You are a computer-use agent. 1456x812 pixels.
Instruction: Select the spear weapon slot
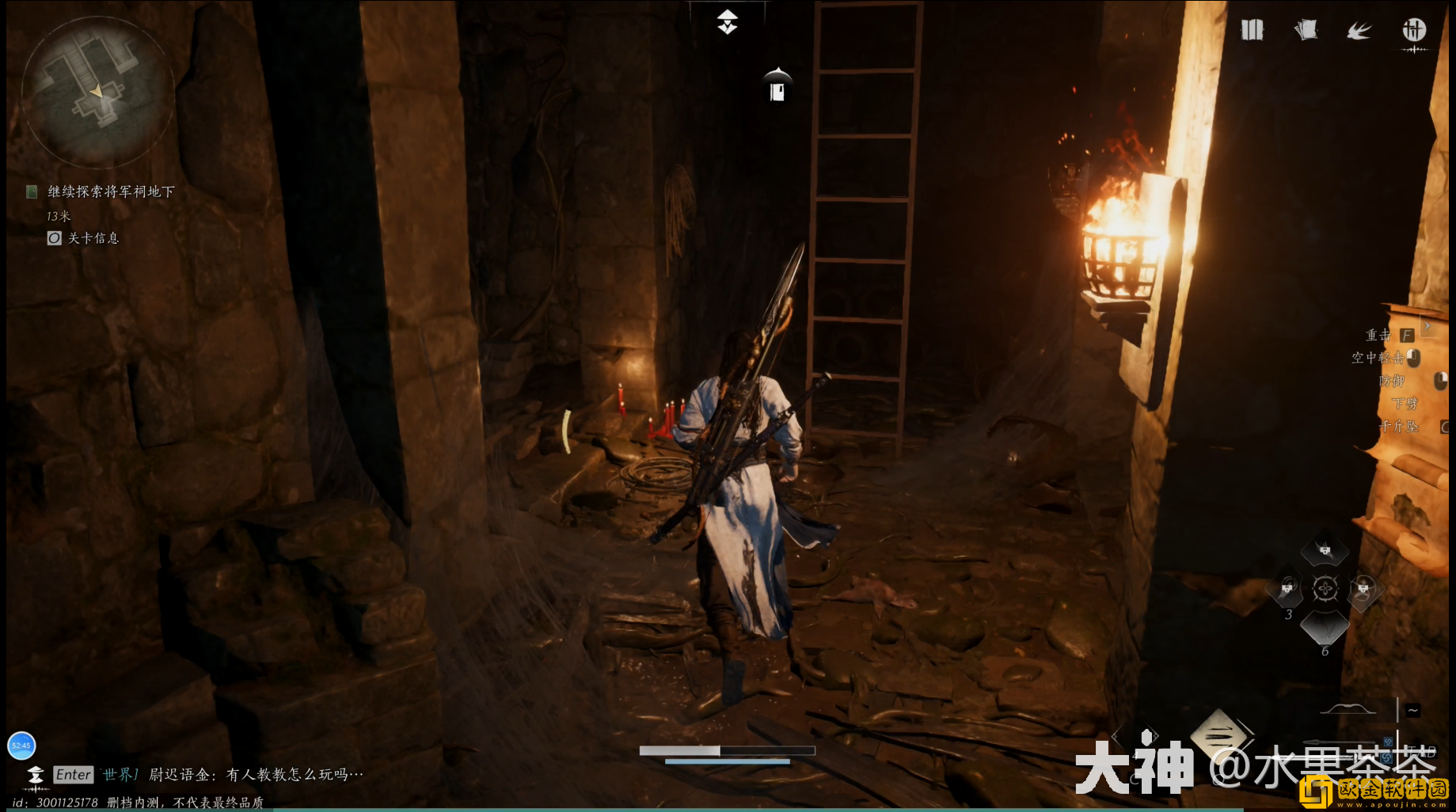tap(1346, 744)
